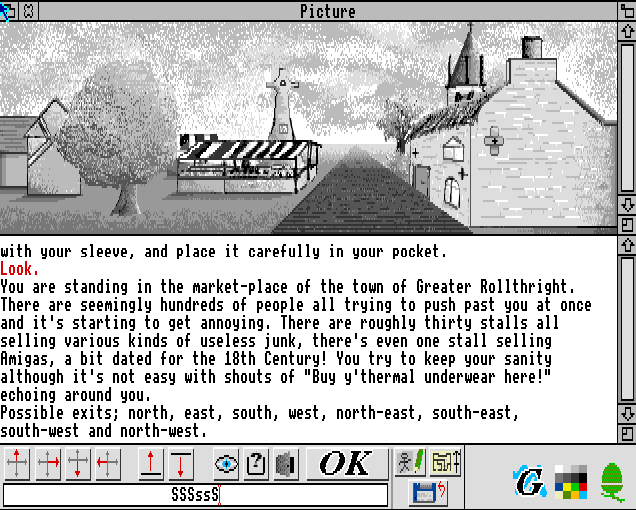
Task: Open the green acorn icon on the icon bar
Action: (x=611, y=481)
